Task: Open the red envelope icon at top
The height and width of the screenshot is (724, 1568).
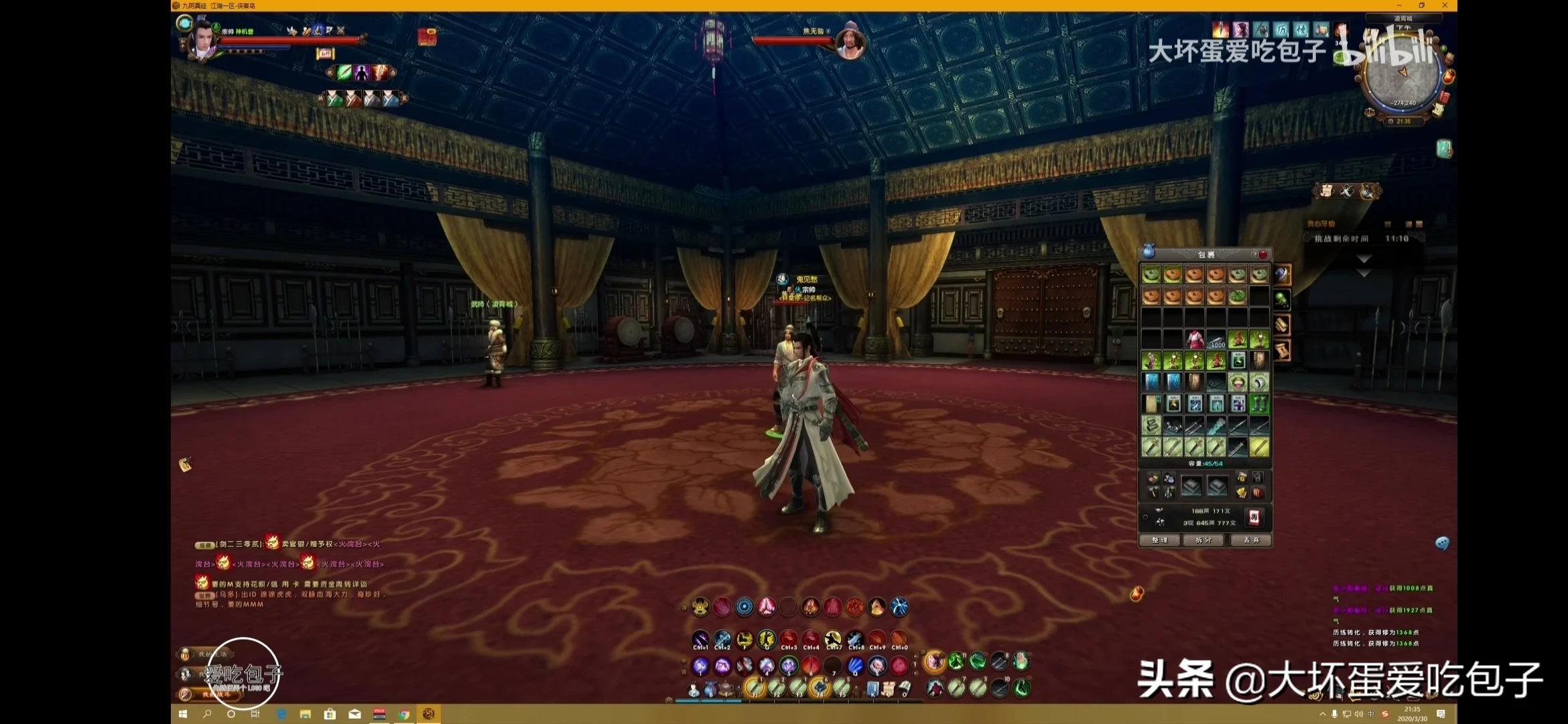Action: 427,38
